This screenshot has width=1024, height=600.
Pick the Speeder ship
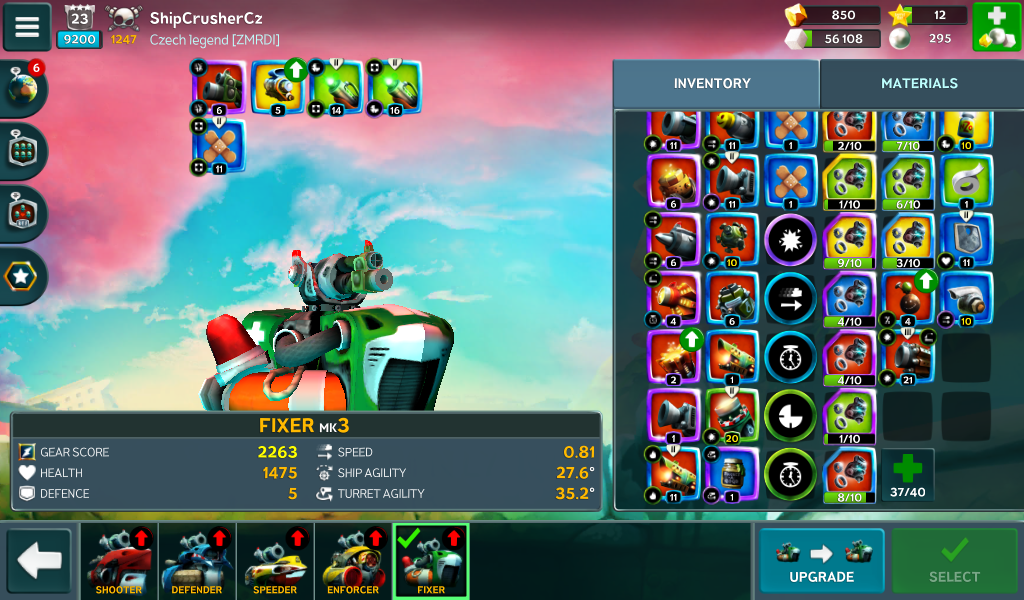pyautogui.click(x=275, y=561)
